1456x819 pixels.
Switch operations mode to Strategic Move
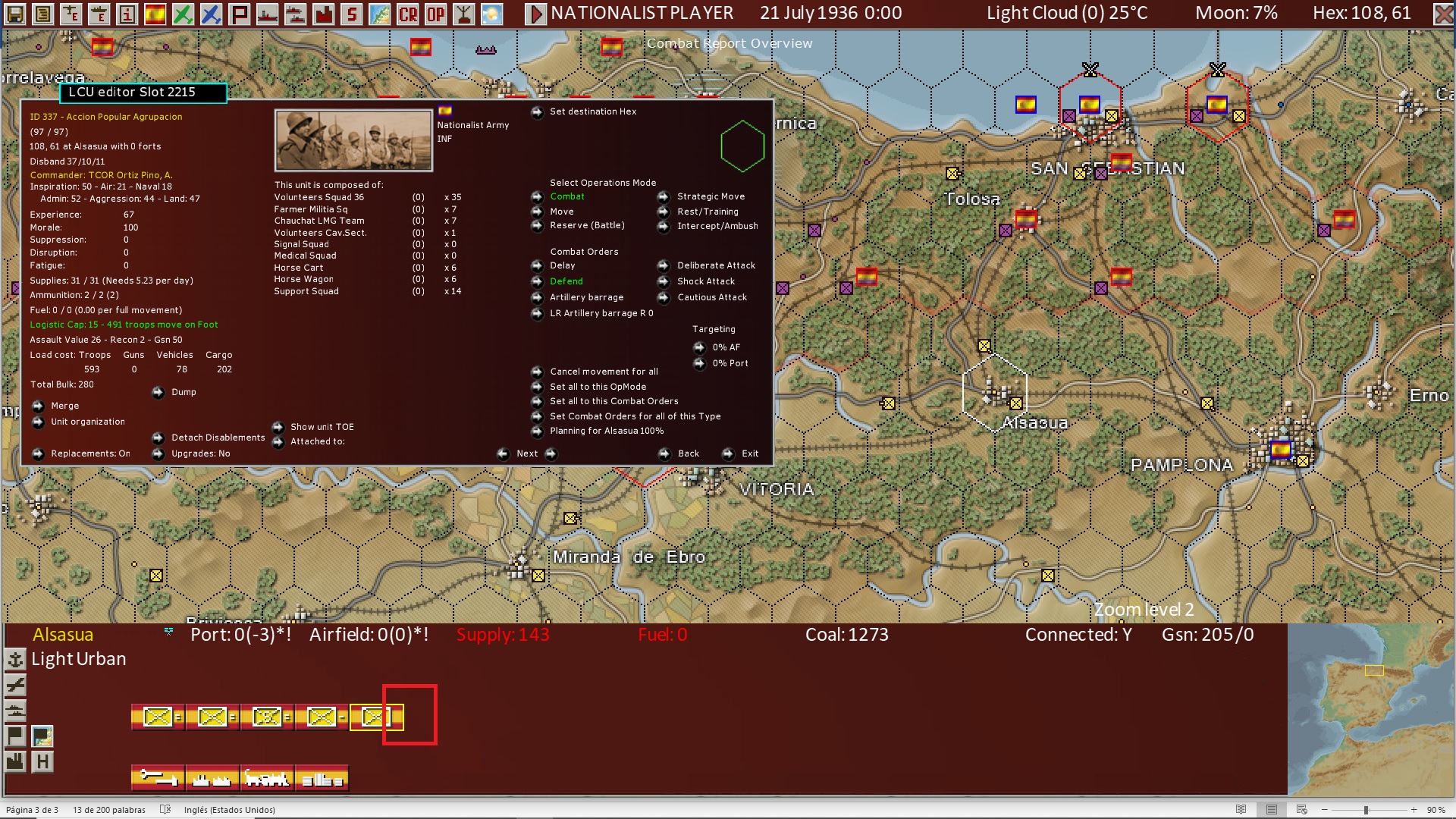711,196
